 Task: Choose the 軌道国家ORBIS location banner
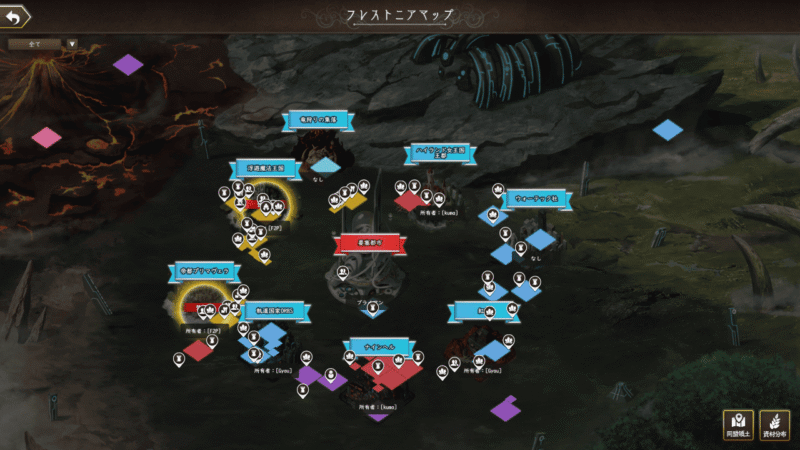(274, 312)
